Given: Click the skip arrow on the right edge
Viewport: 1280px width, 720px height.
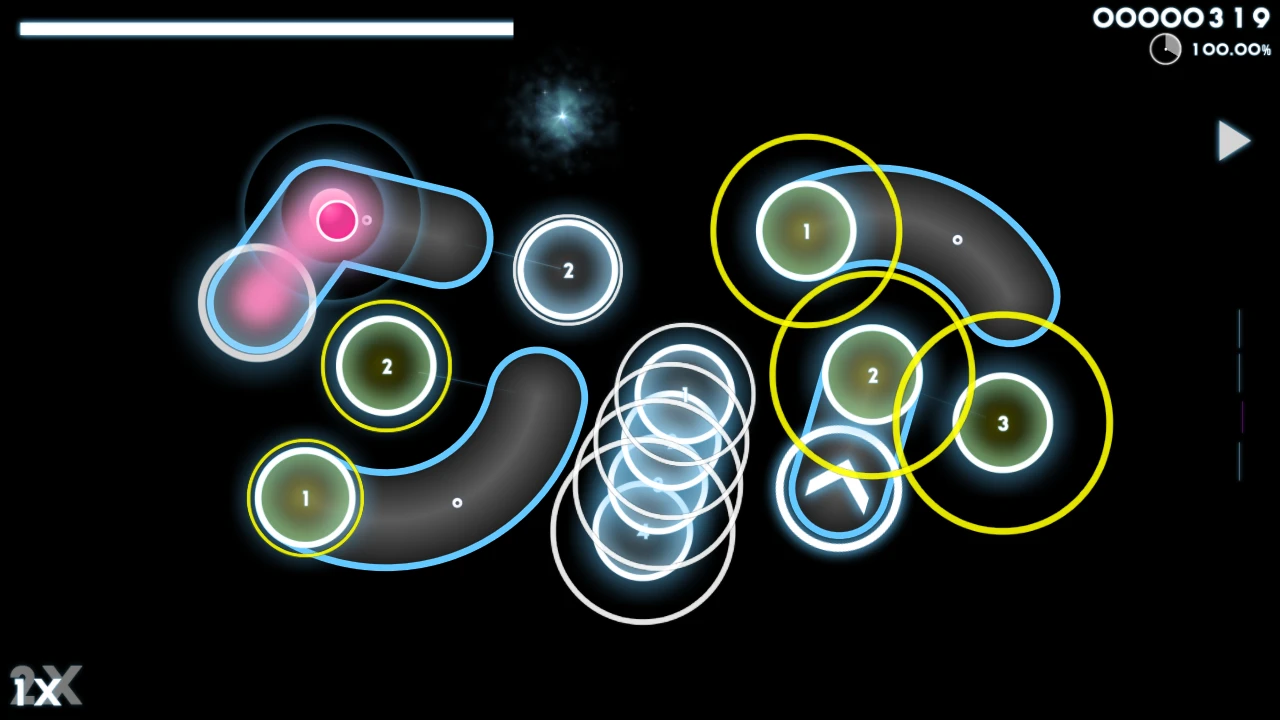Looking at the screenshot, I should tap(1234, 142).
